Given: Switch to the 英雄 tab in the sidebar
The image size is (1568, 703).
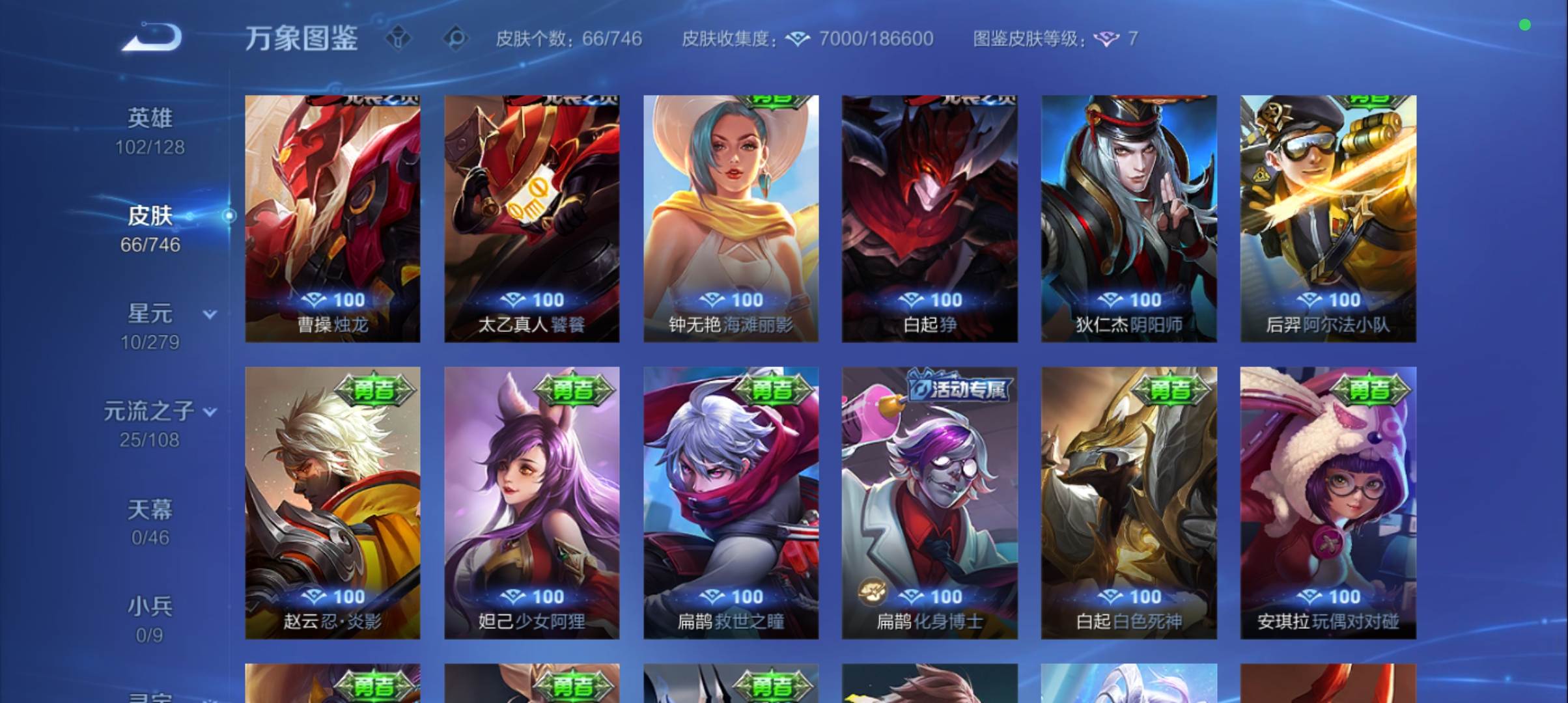Looking at the screenshot, I should 151,117.
